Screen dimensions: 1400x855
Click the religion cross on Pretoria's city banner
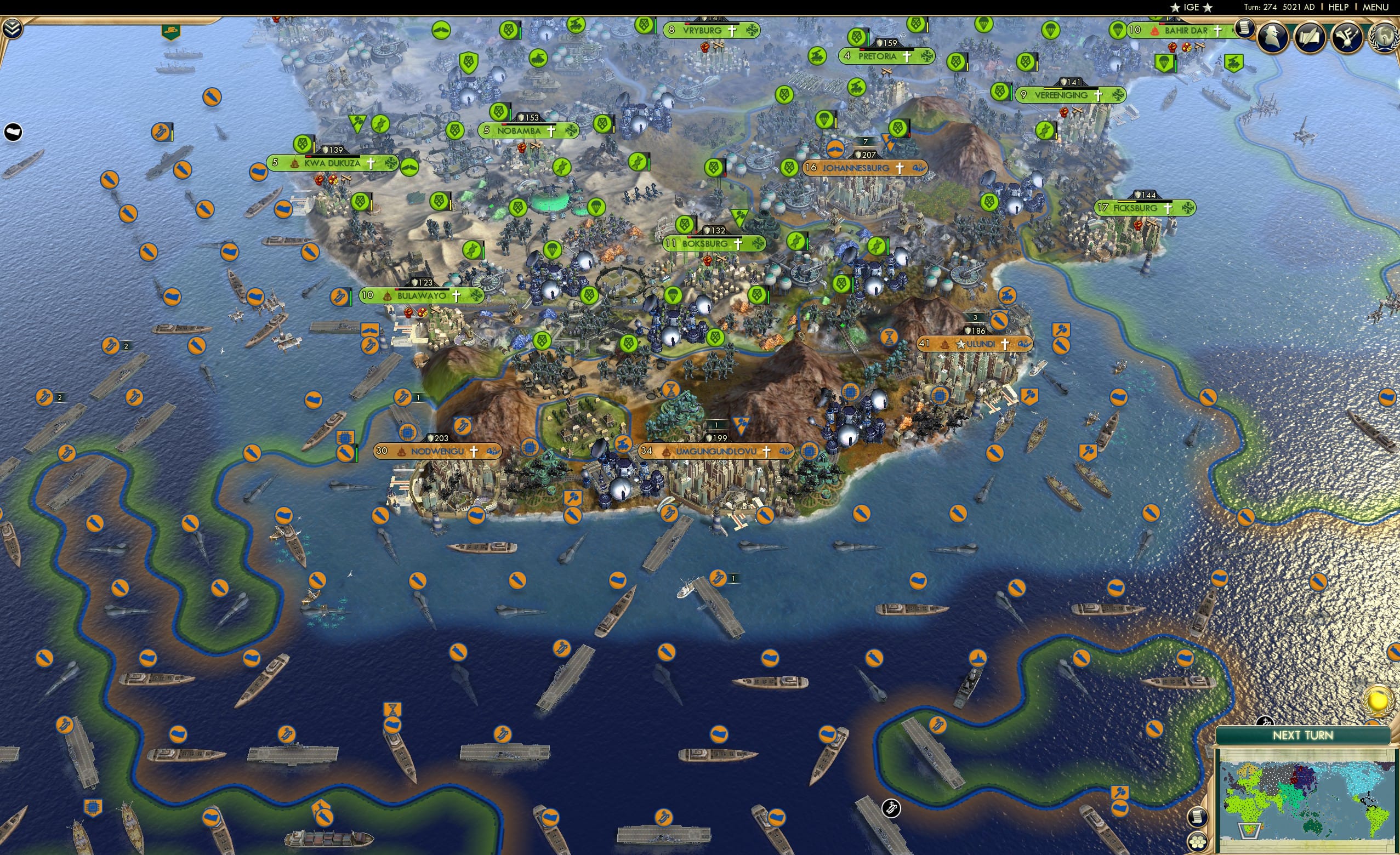tap(907, 58)
